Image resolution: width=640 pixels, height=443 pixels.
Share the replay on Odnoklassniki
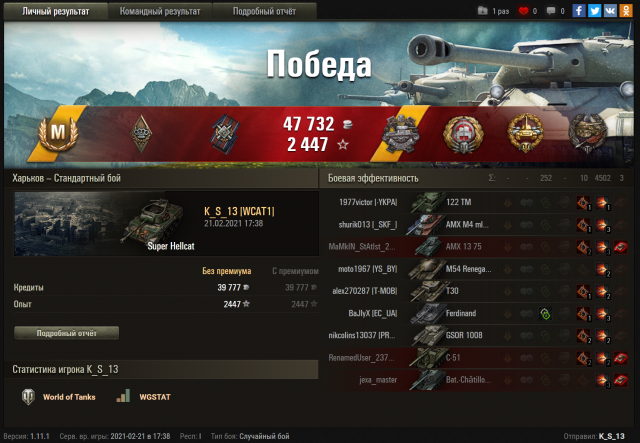click(x=624, y=11)
